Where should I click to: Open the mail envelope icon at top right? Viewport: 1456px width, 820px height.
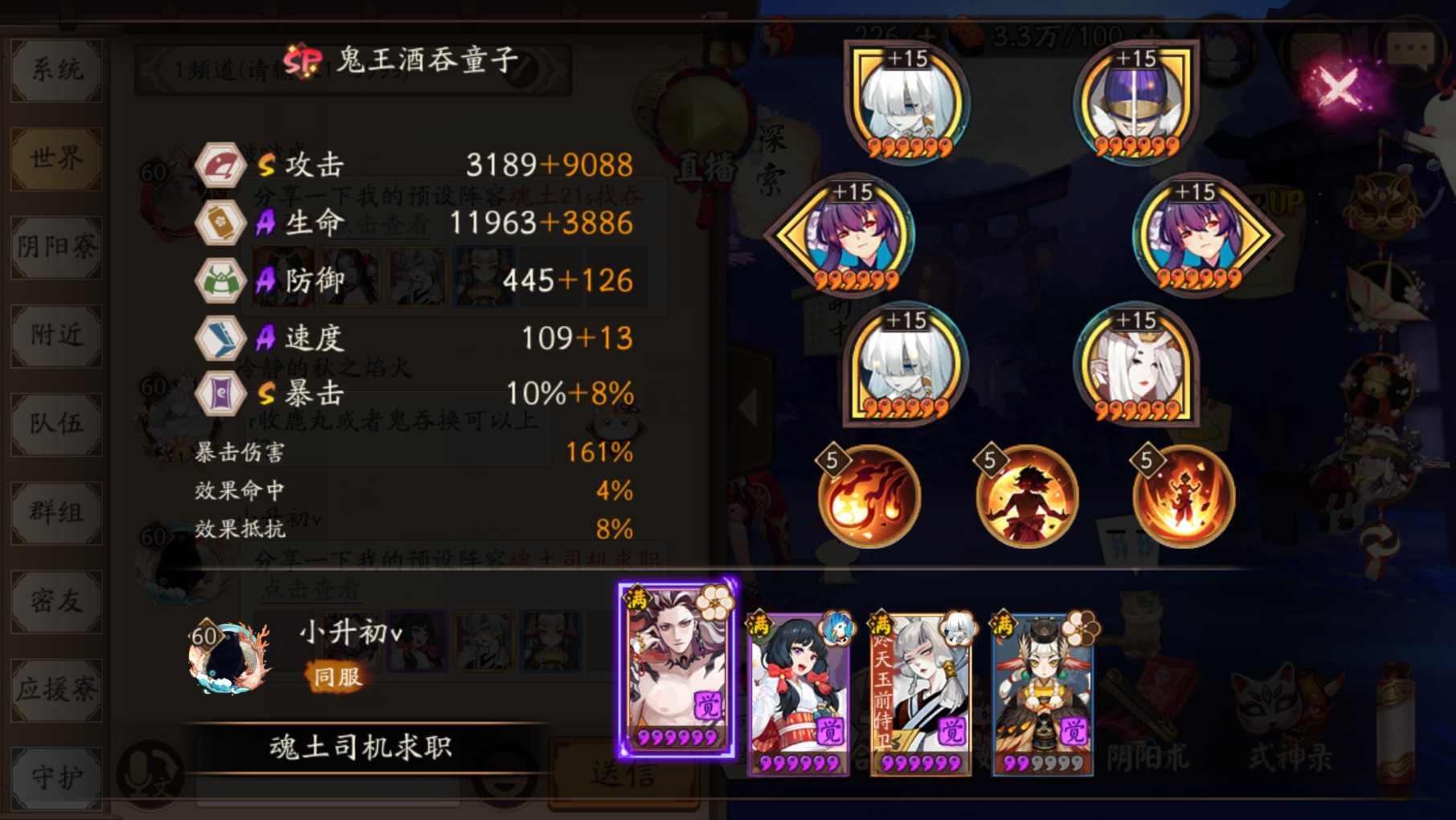click(x=1316, y=48)
